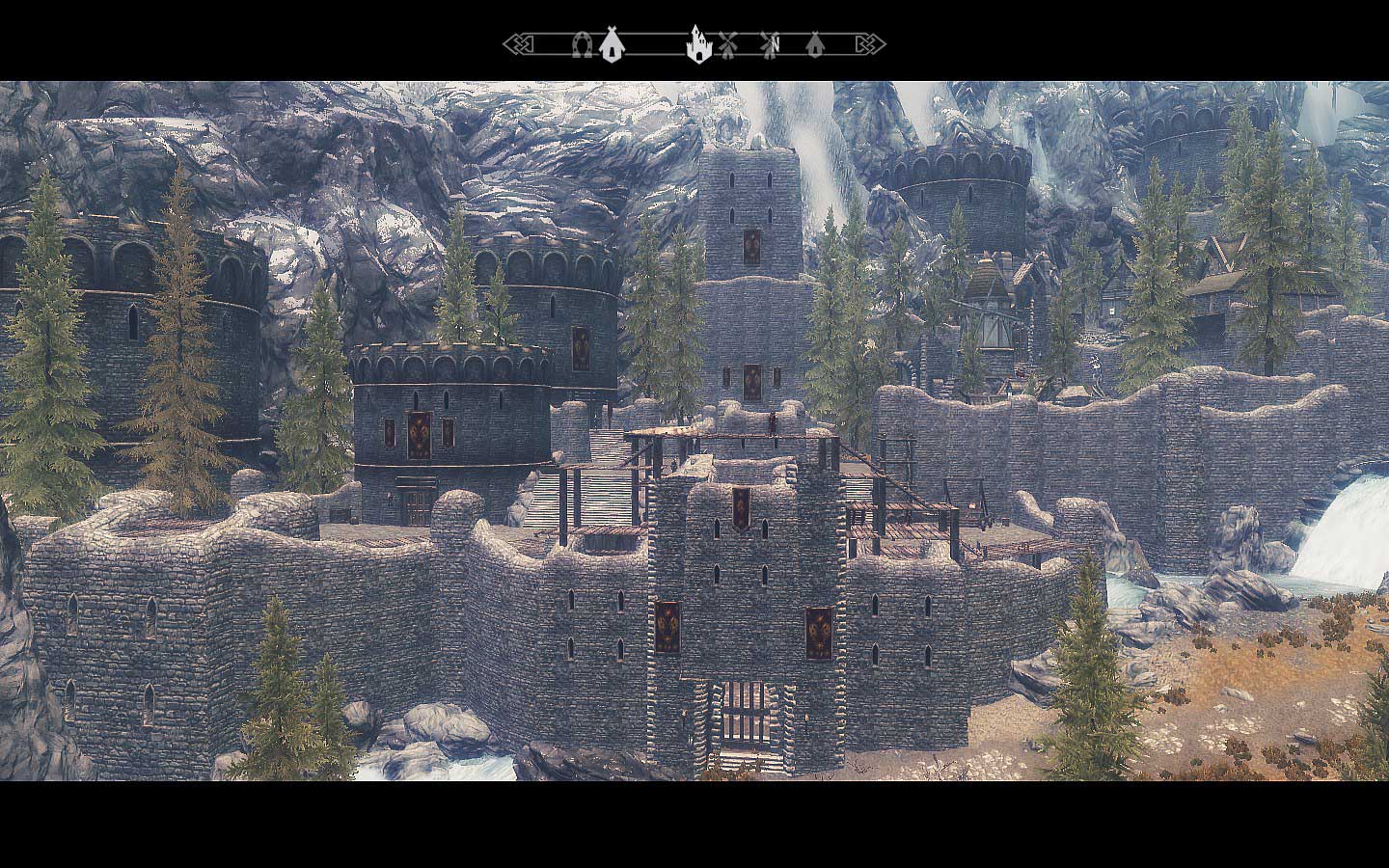The image size is (1389, 868).
Task: Click the bright hut marker beside the horseshoe
Action: point(609,44)
